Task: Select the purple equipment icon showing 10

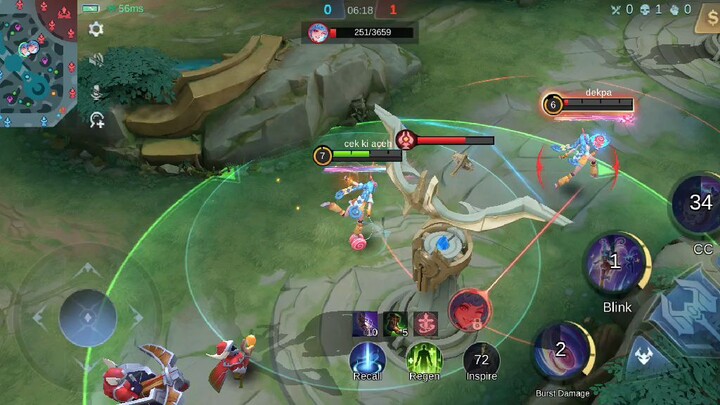Action: (x=365, y=323)
